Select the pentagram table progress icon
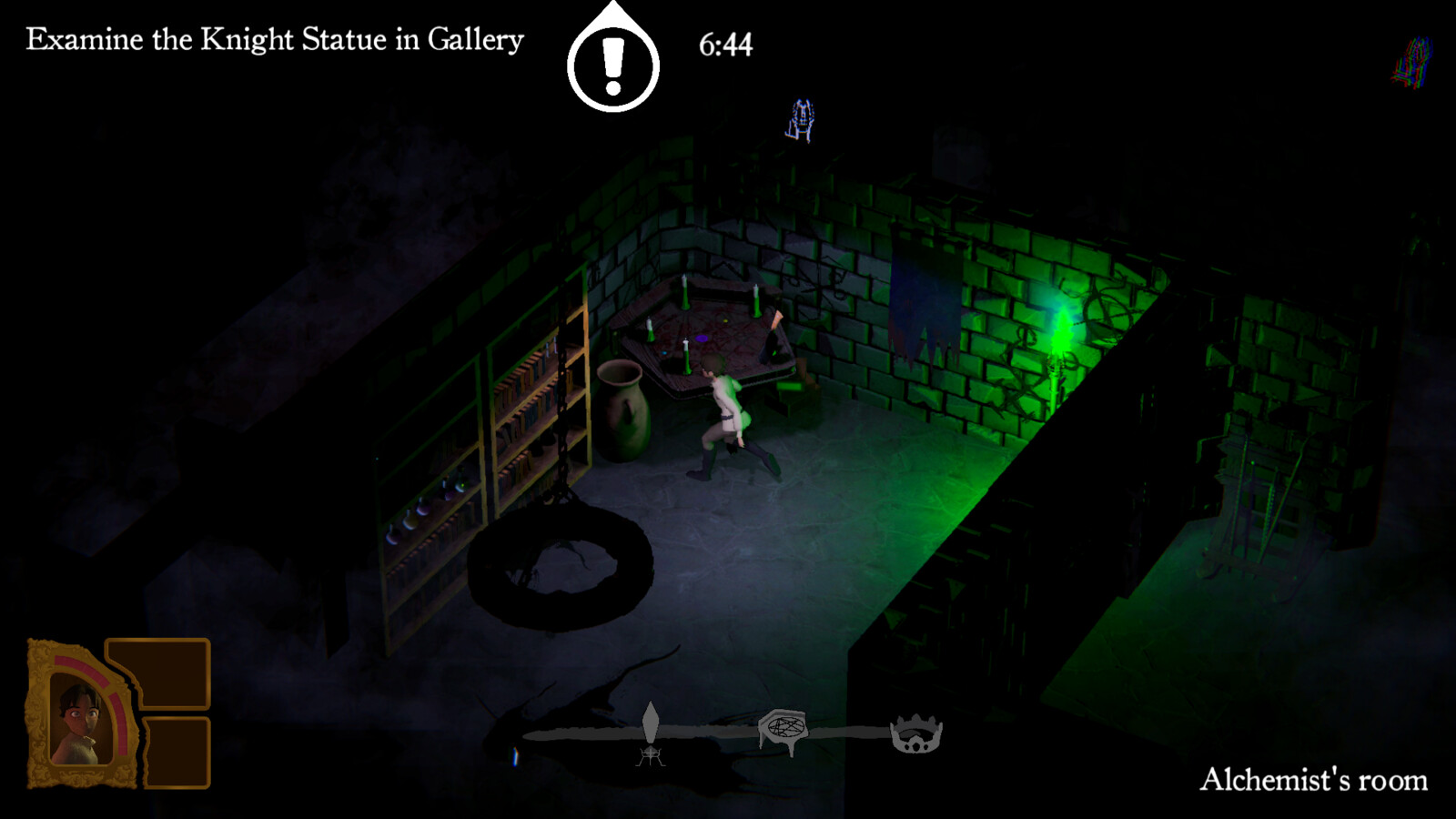This screenshot has width=1456, height=819. pyautogui.click(x=784, y=730)
